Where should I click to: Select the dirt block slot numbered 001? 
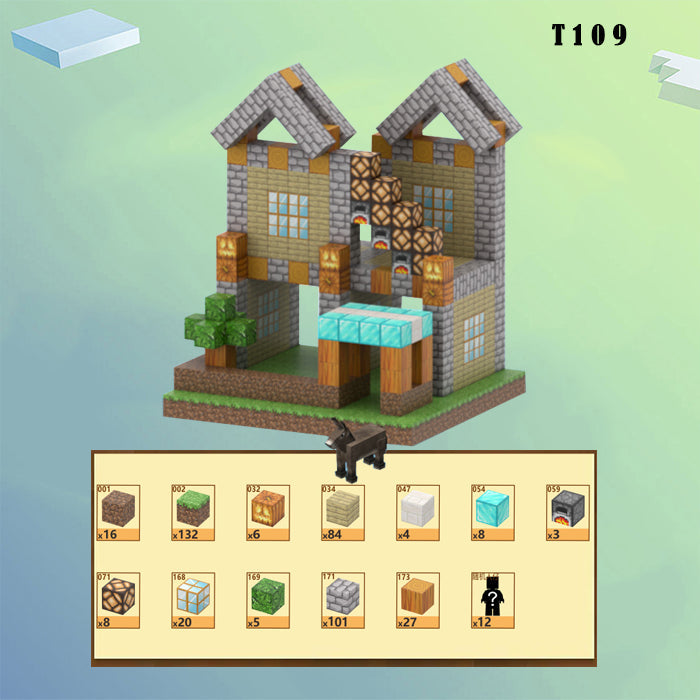click(x=118, y=510)
